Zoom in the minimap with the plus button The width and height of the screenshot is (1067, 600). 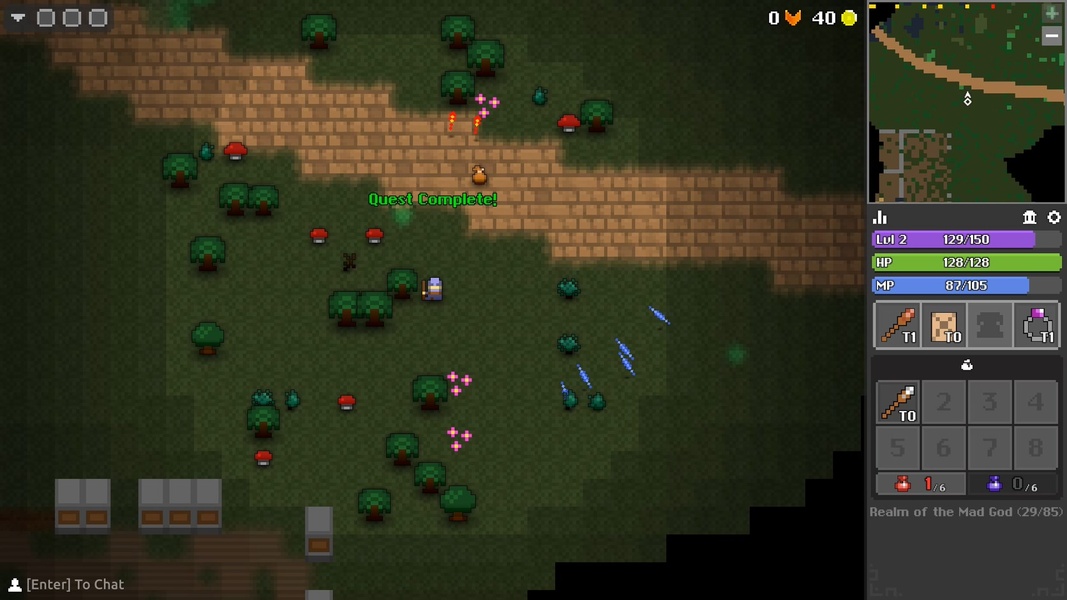[x=1051, y=13]
